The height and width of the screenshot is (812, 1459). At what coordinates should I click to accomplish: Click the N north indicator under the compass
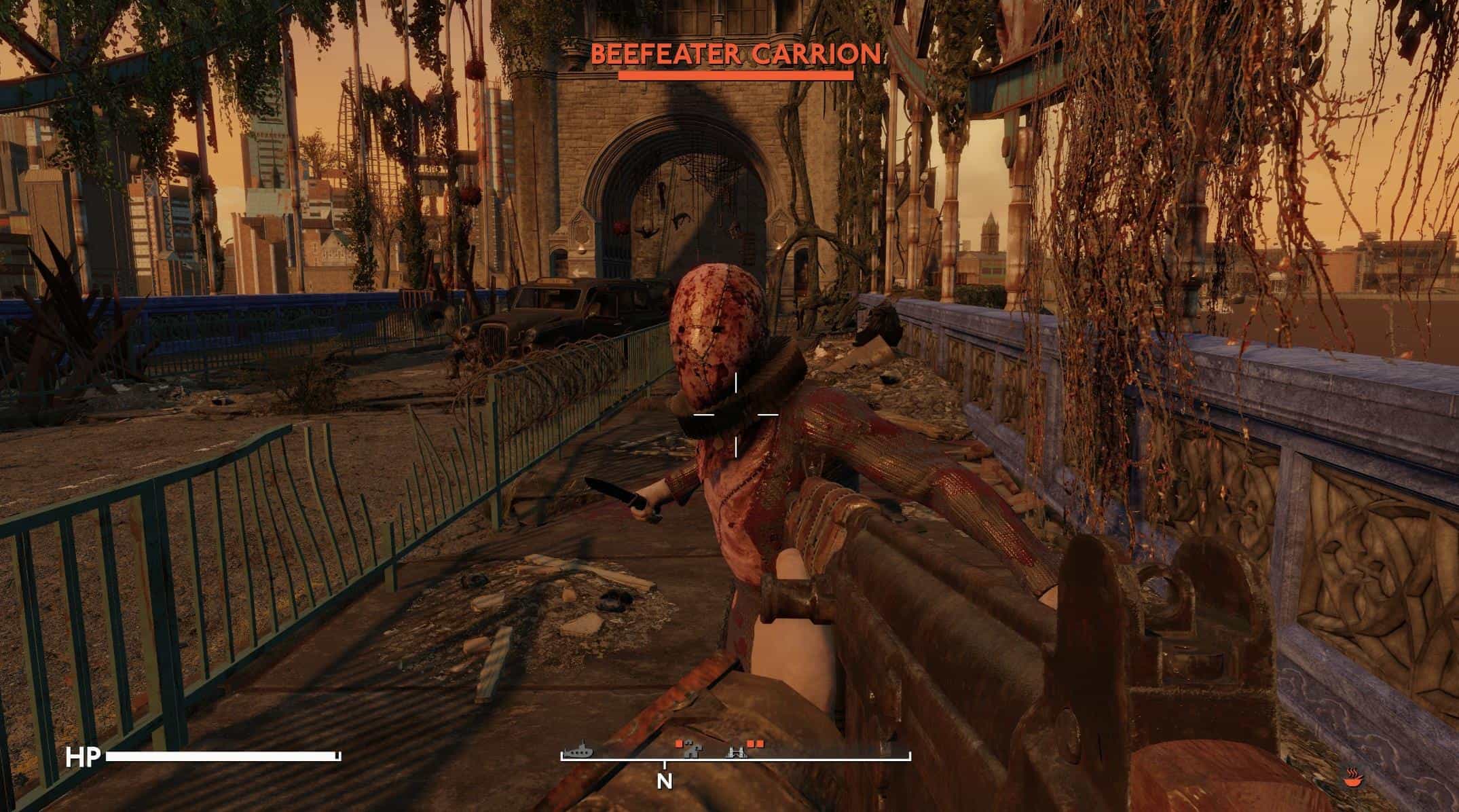(x=665, y=781)
